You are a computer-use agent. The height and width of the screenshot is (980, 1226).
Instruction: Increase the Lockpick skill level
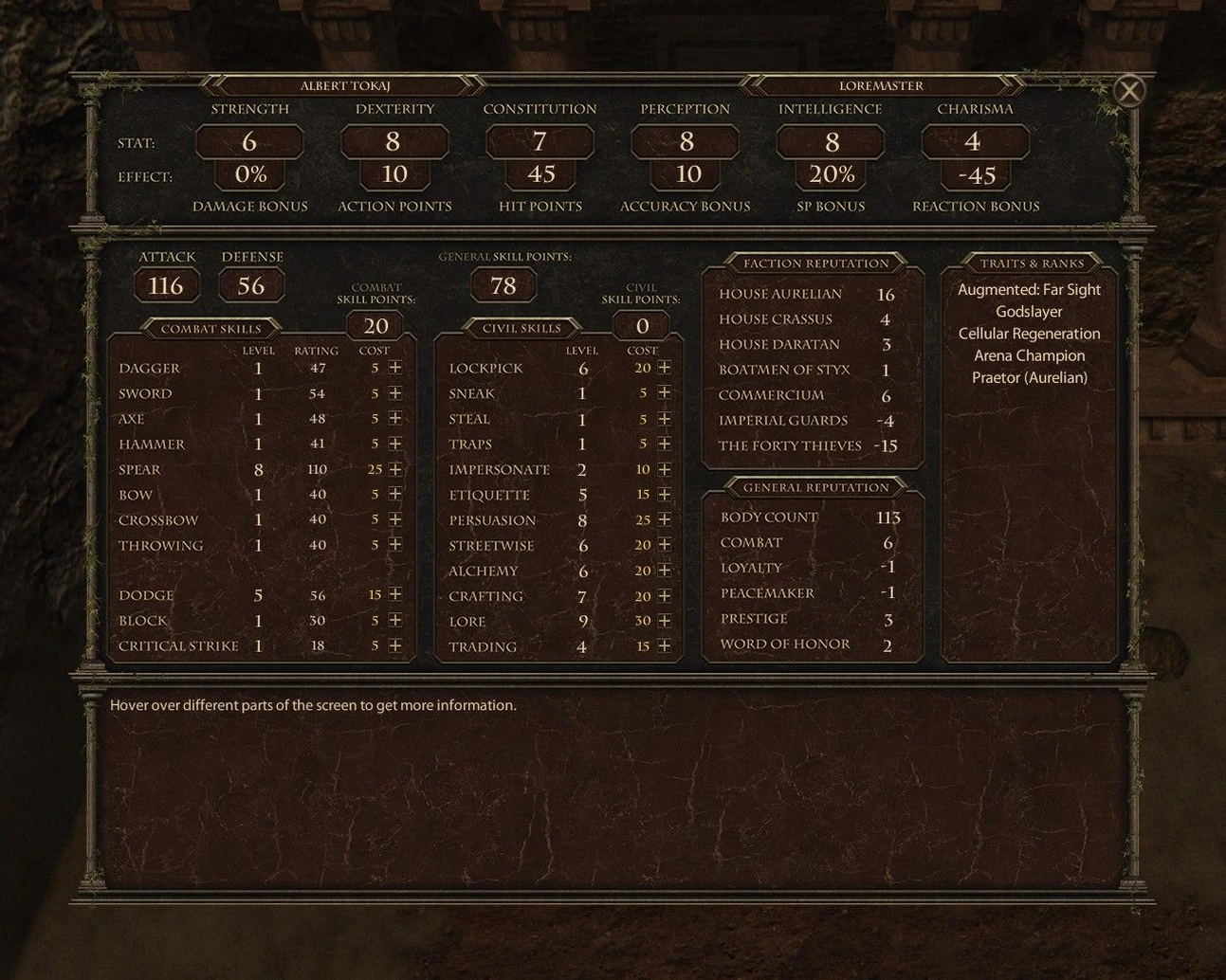coord(664,368)
